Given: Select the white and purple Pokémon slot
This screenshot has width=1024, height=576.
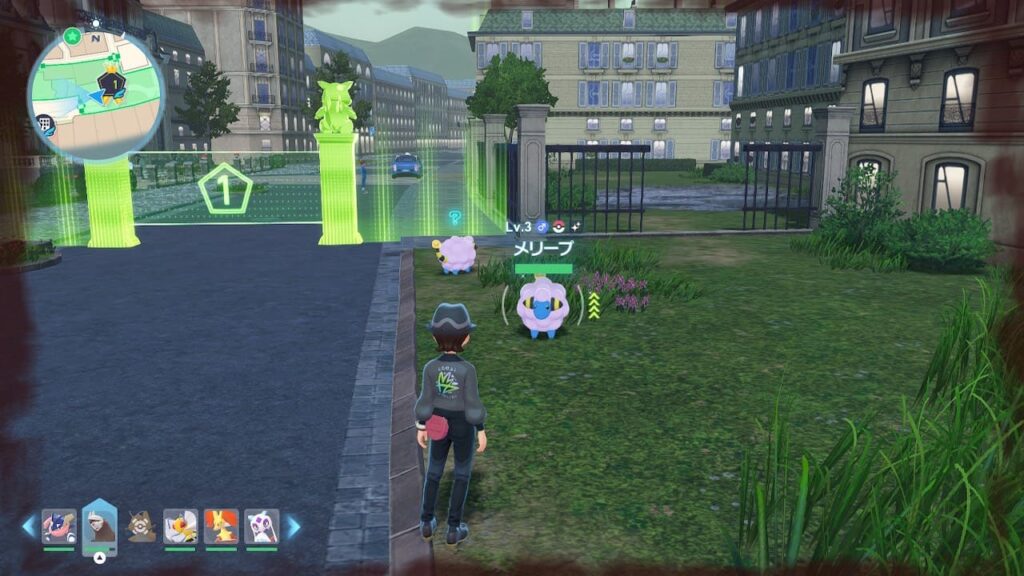Looking at the screenshot, I should [x=261, y=526].
